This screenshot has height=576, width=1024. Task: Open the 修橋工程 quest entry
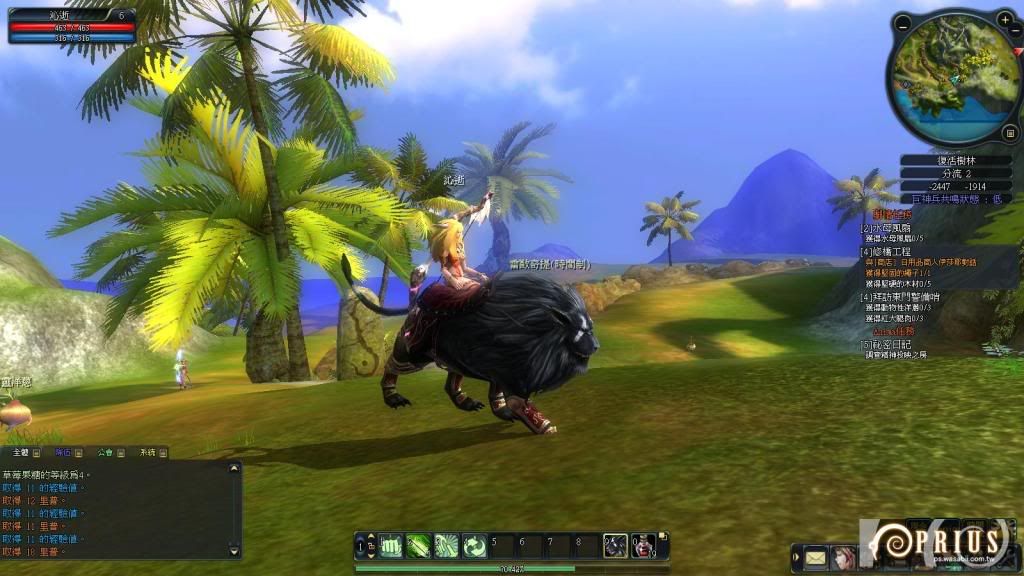point(889,251)
